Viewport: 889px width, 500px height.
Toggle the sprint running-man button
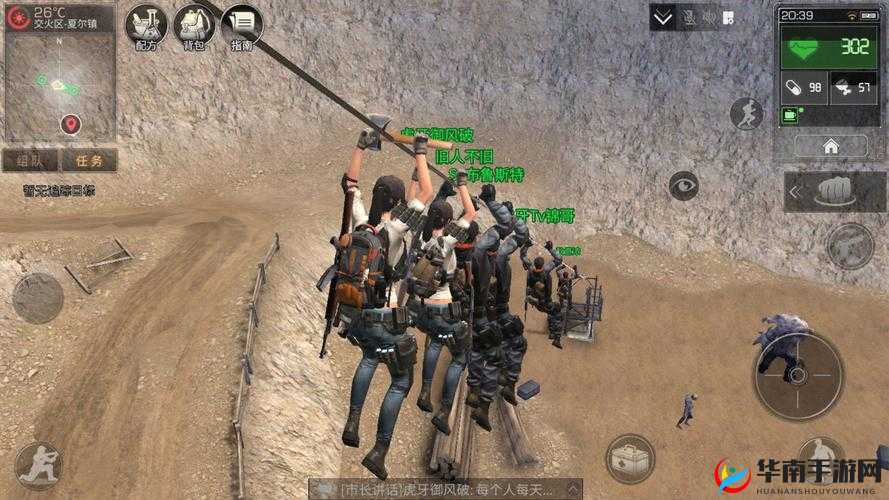click(746, 114)
